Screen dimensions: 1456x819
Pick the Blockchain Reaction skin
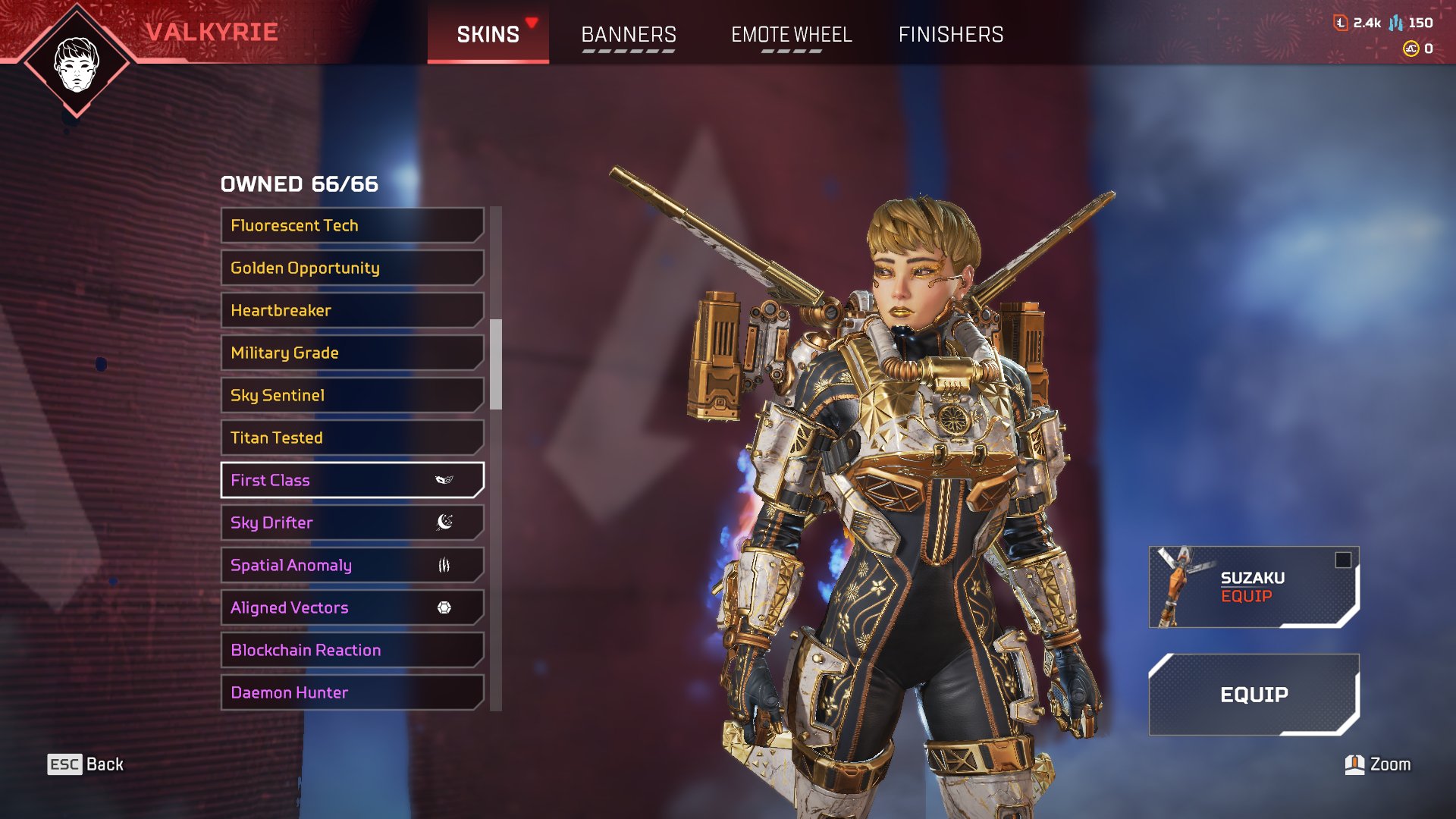point(352,650)
